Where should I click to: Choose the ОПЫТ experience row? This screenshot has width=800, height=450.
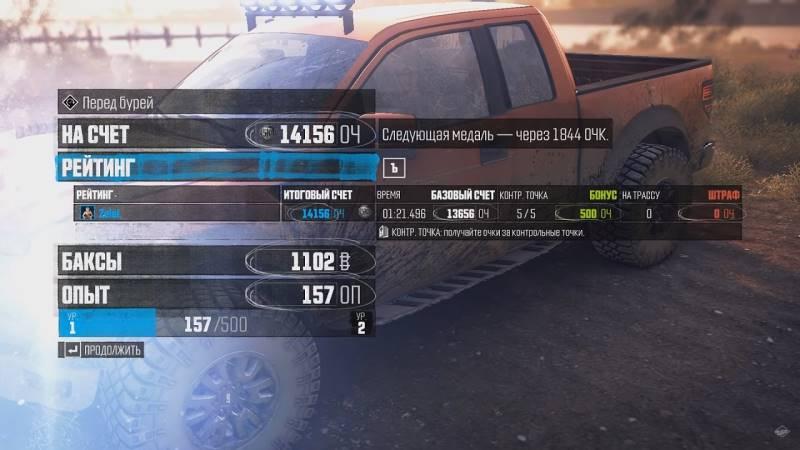click(x=216, y=295)
